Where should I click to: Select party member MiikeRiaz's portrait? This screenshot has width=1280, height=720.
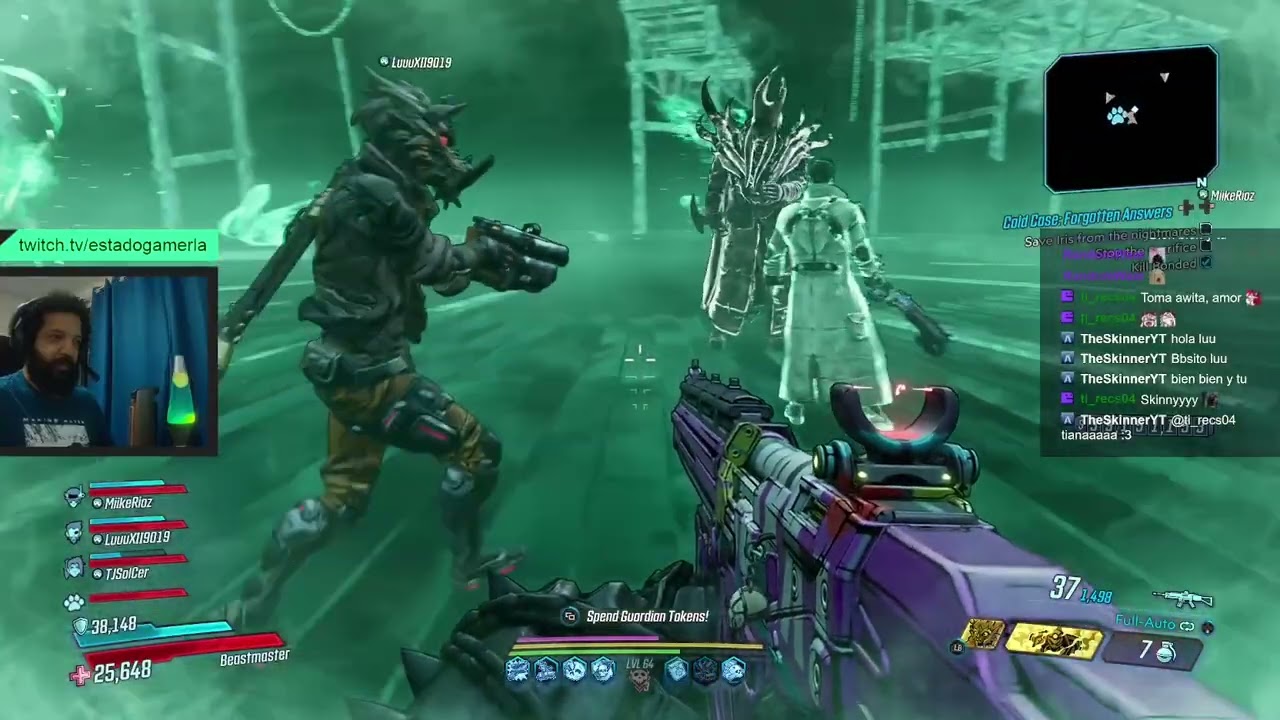coord(74,497)
